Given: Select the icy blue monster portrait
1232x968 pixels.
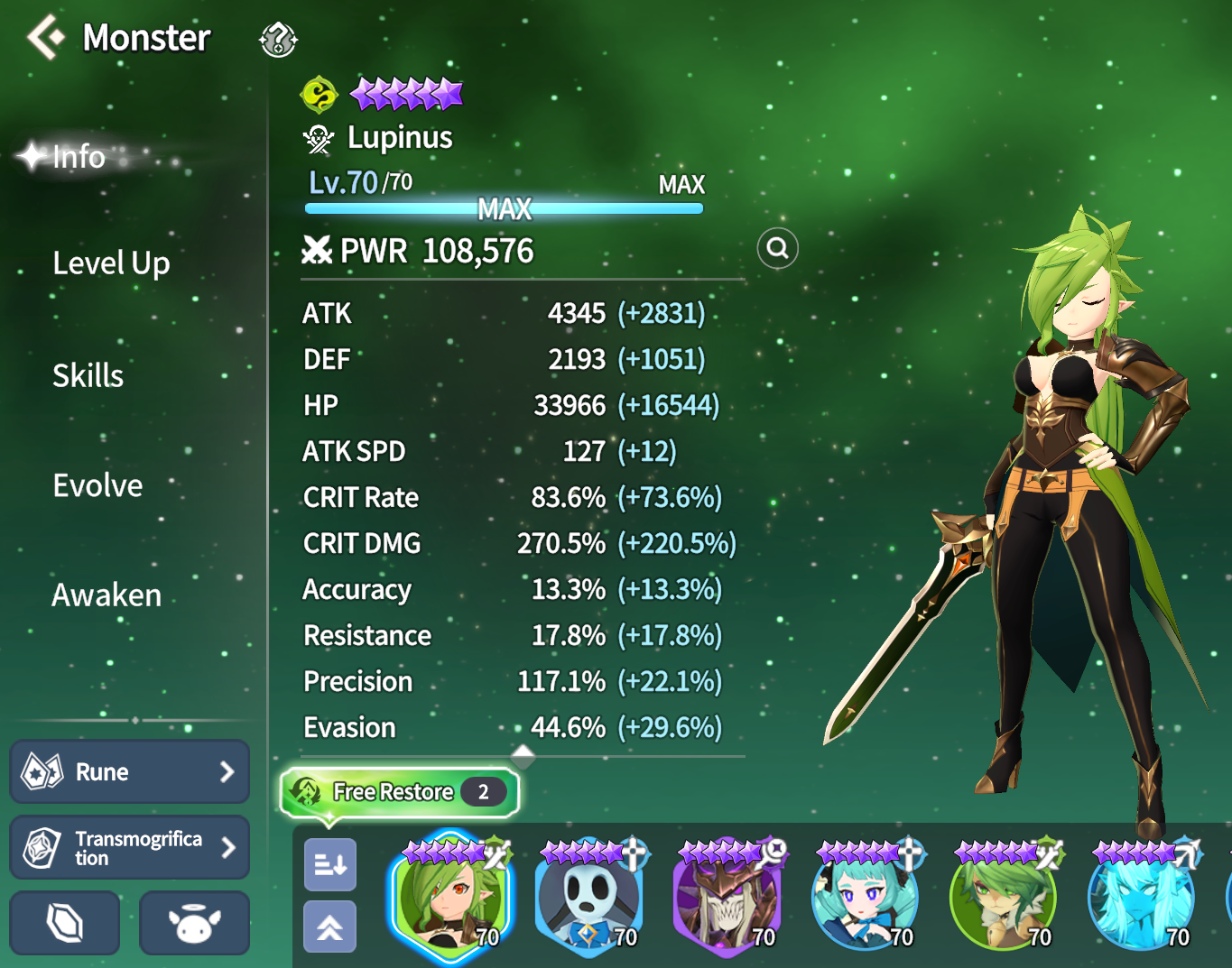Looking at the screenshot, I should click(1141, 896).
